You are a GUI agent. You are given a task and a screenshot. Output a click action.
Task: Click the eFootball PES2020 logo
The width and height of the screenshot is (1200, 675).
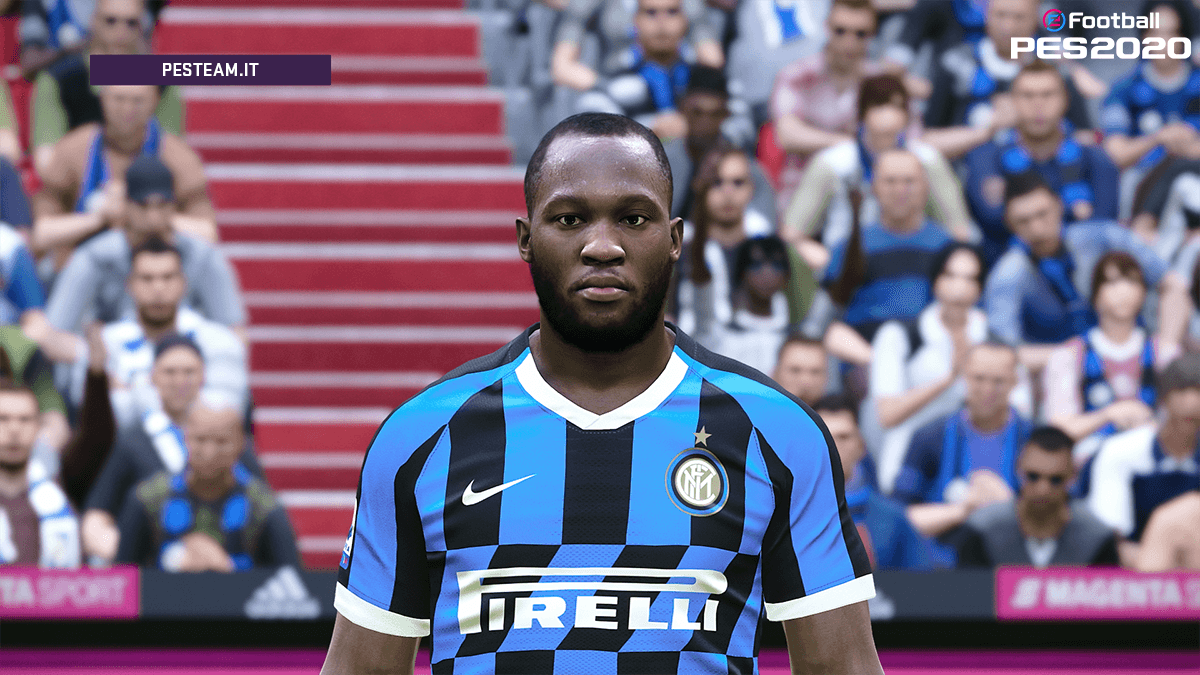1099,35
